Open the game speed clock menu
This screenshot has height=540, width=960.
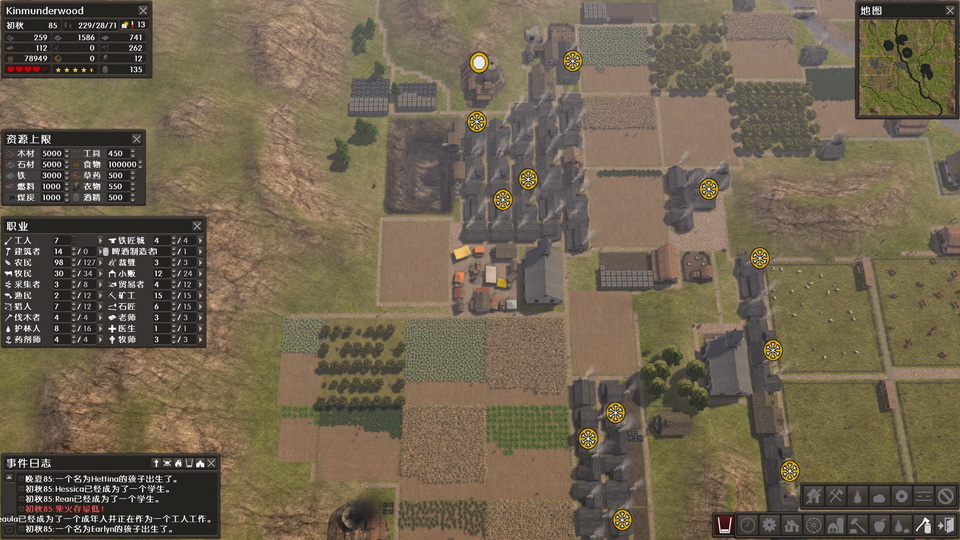747,524
